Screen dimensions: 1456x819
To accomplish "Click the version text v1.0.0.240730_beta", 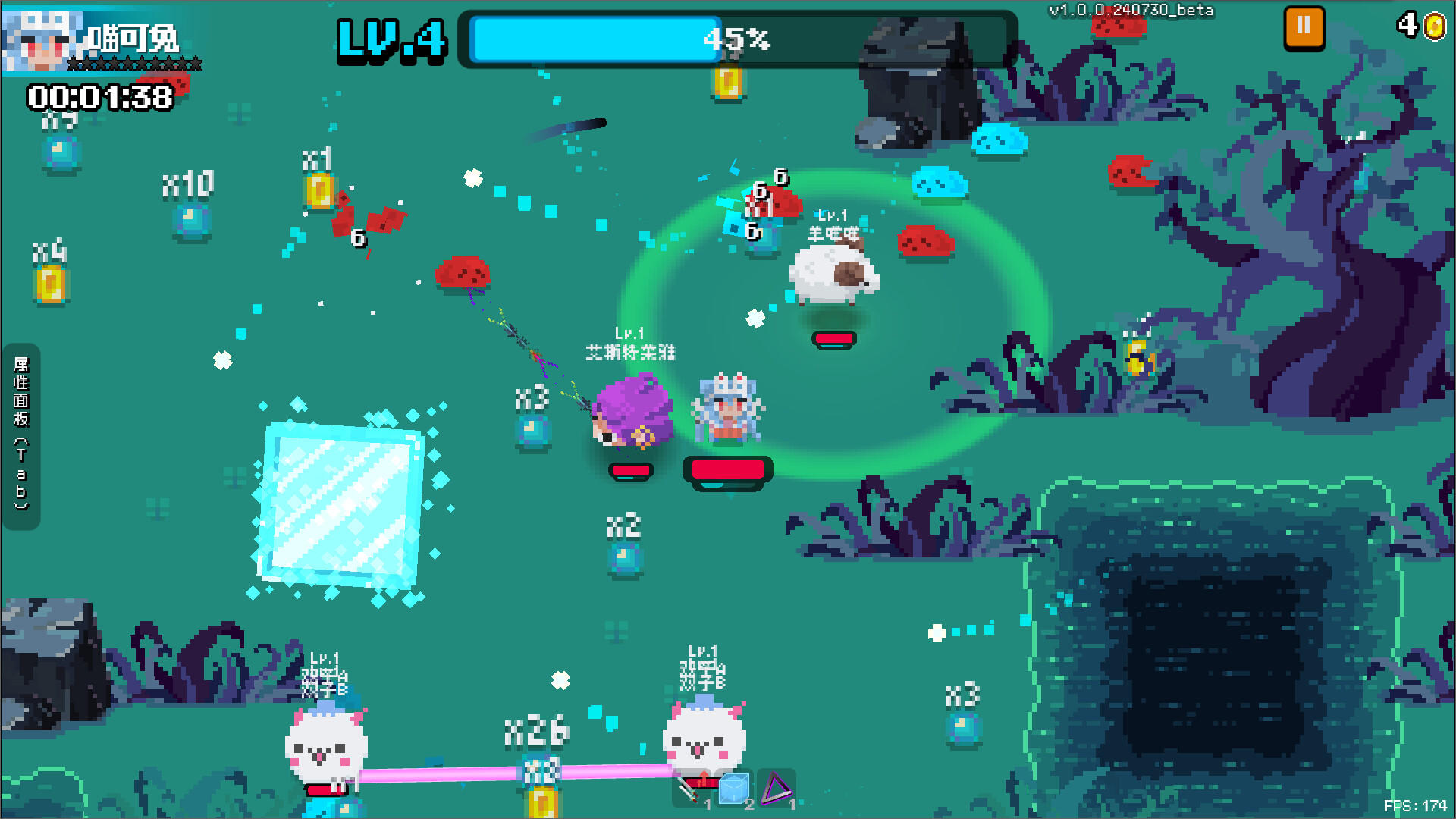I will 1131,11.
